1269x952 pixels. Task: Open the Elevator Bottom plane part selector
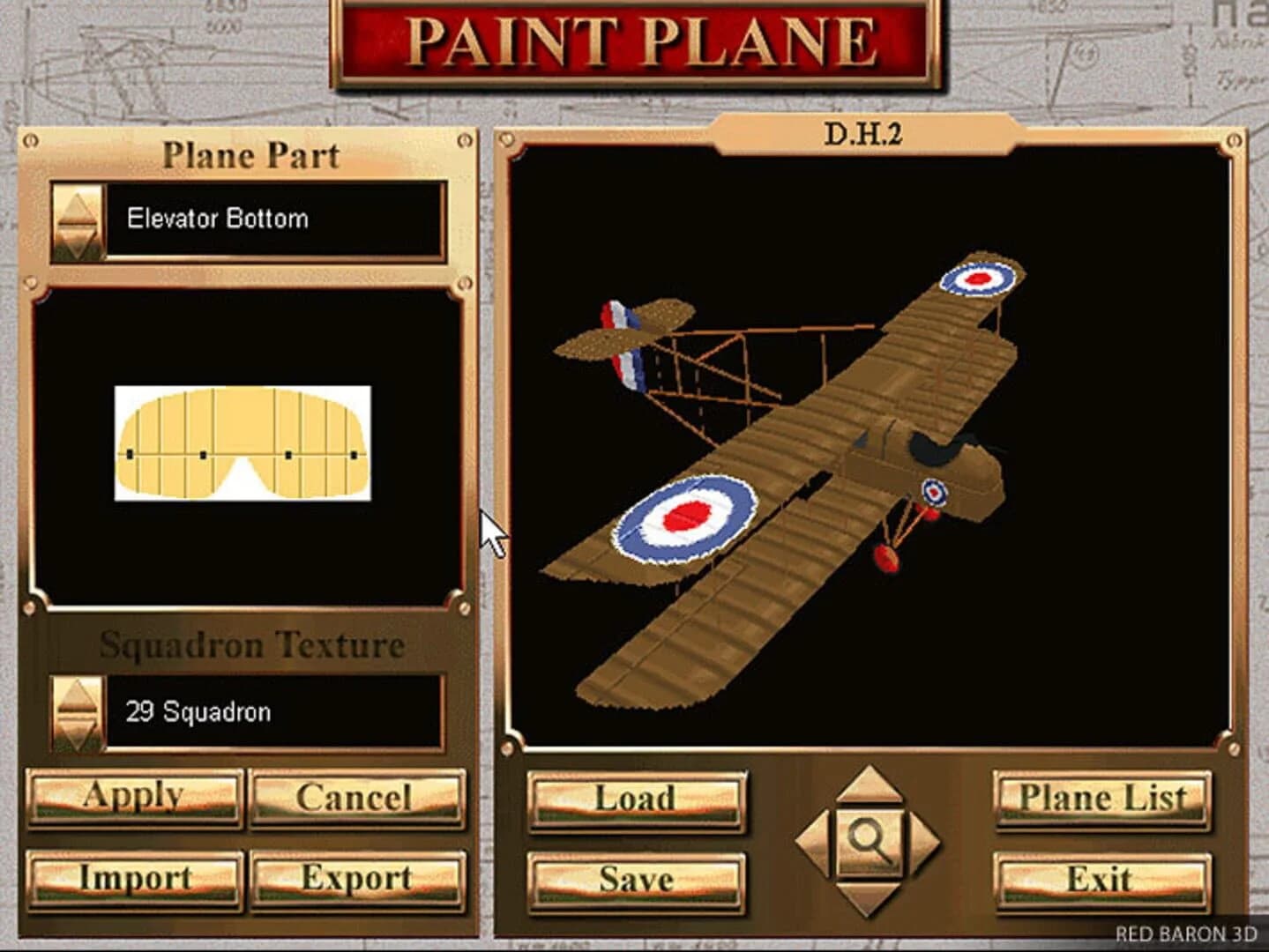[x=273, y=220]
